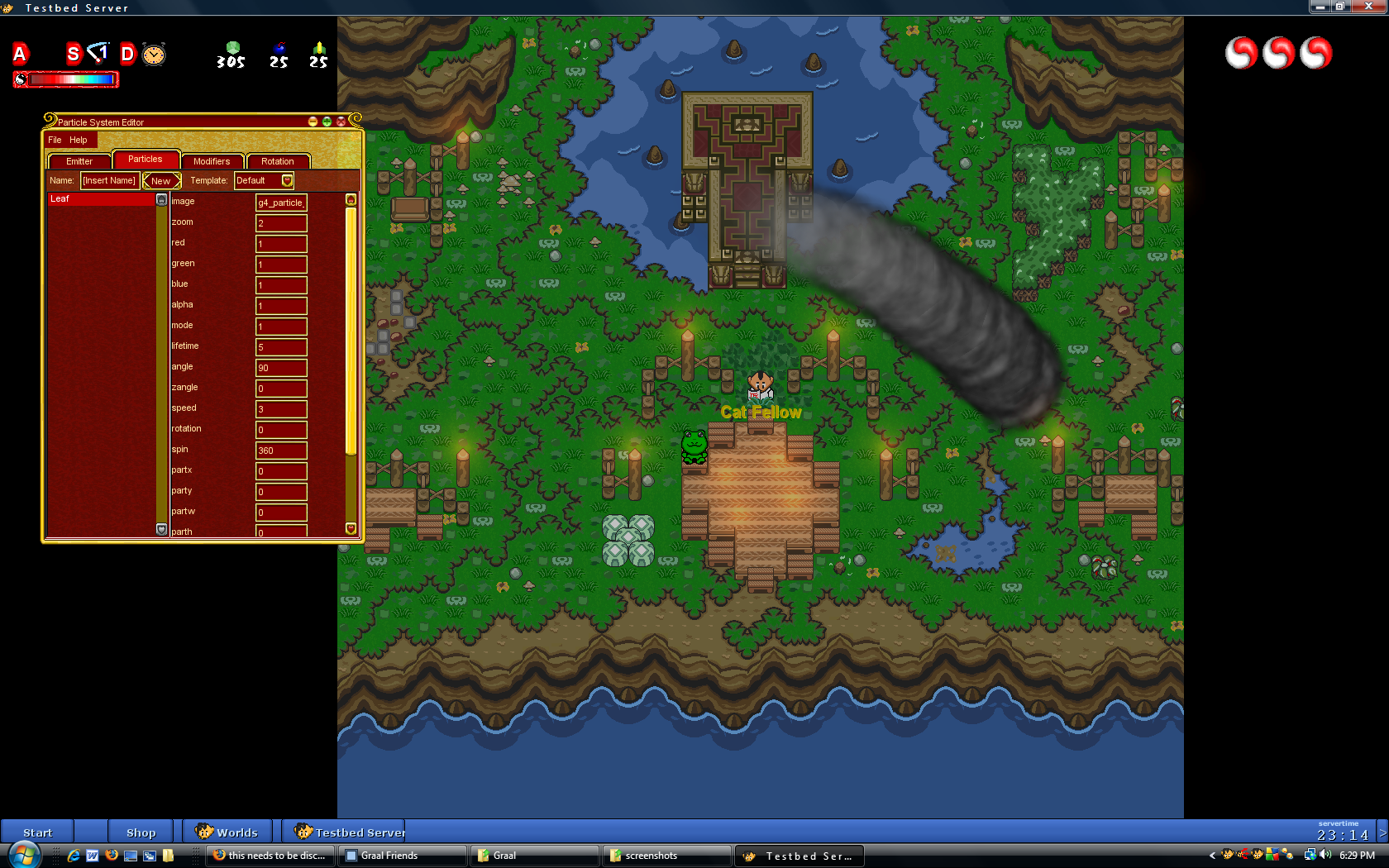
Task: Click the lifetime value field
Action: (281, 347)
